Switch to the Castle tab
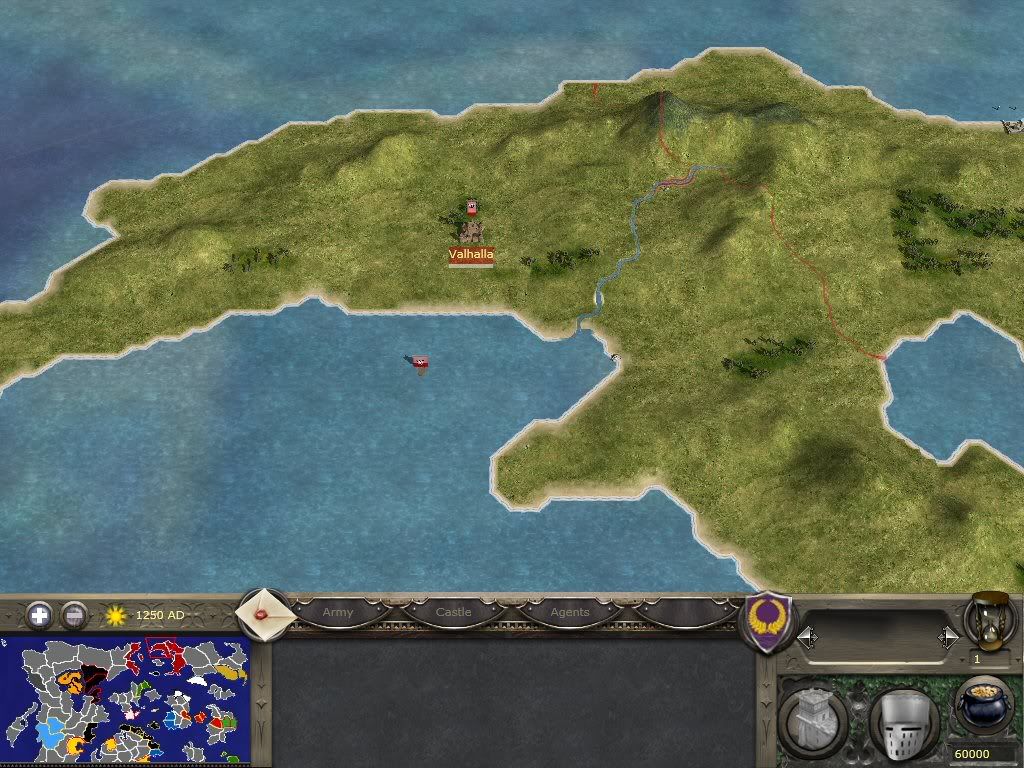The width and height of the screenshot is (1024, 768). click(453, 612)
